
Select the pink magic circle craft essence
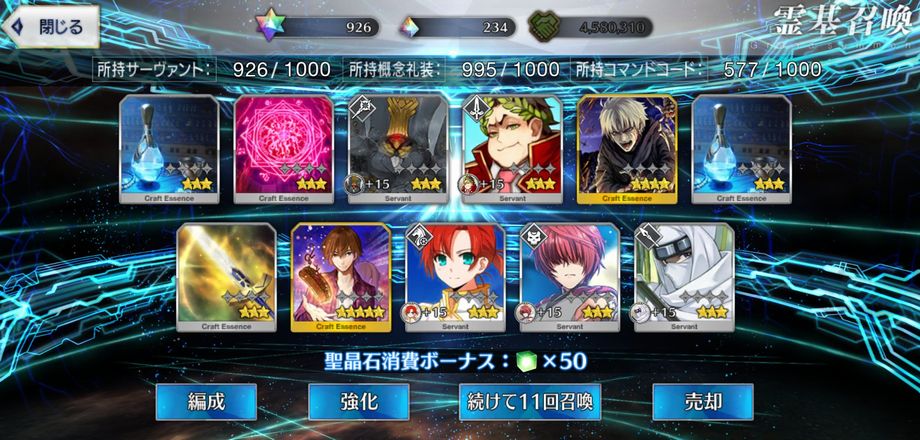coord(283,148)
